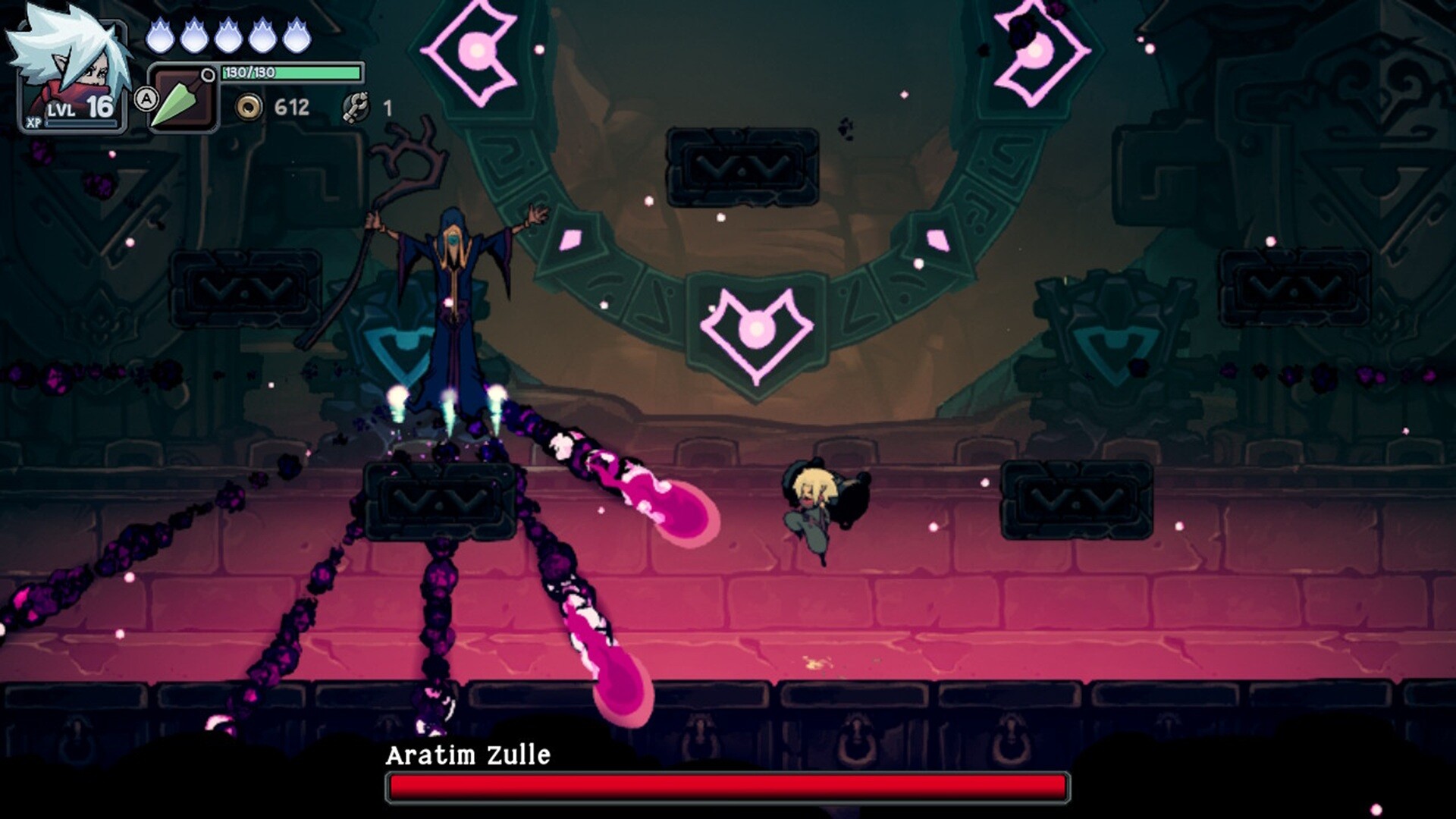Select the grappling hook item icon
This screenshot has width=1456, height=819.
(356, 106)
